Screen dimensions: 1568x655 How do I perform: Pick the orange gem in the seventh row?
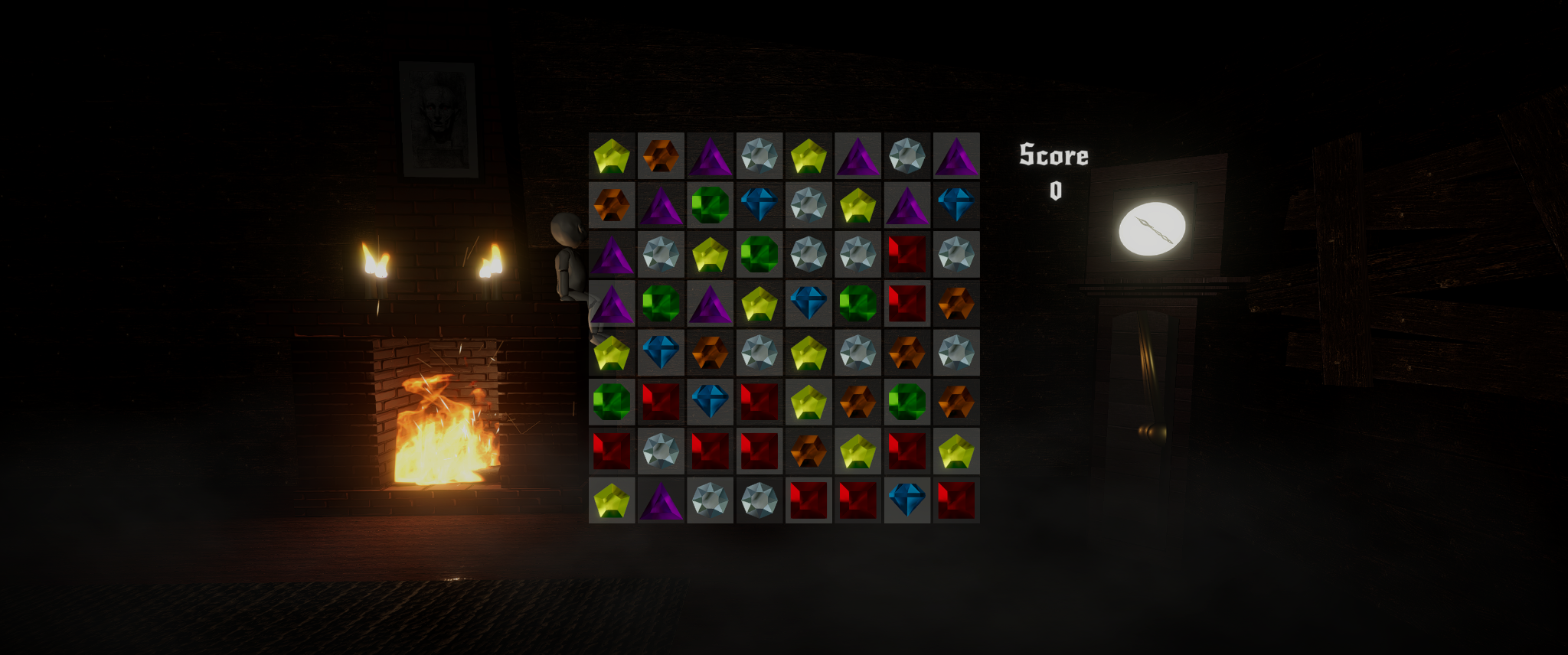coord(808,451)
